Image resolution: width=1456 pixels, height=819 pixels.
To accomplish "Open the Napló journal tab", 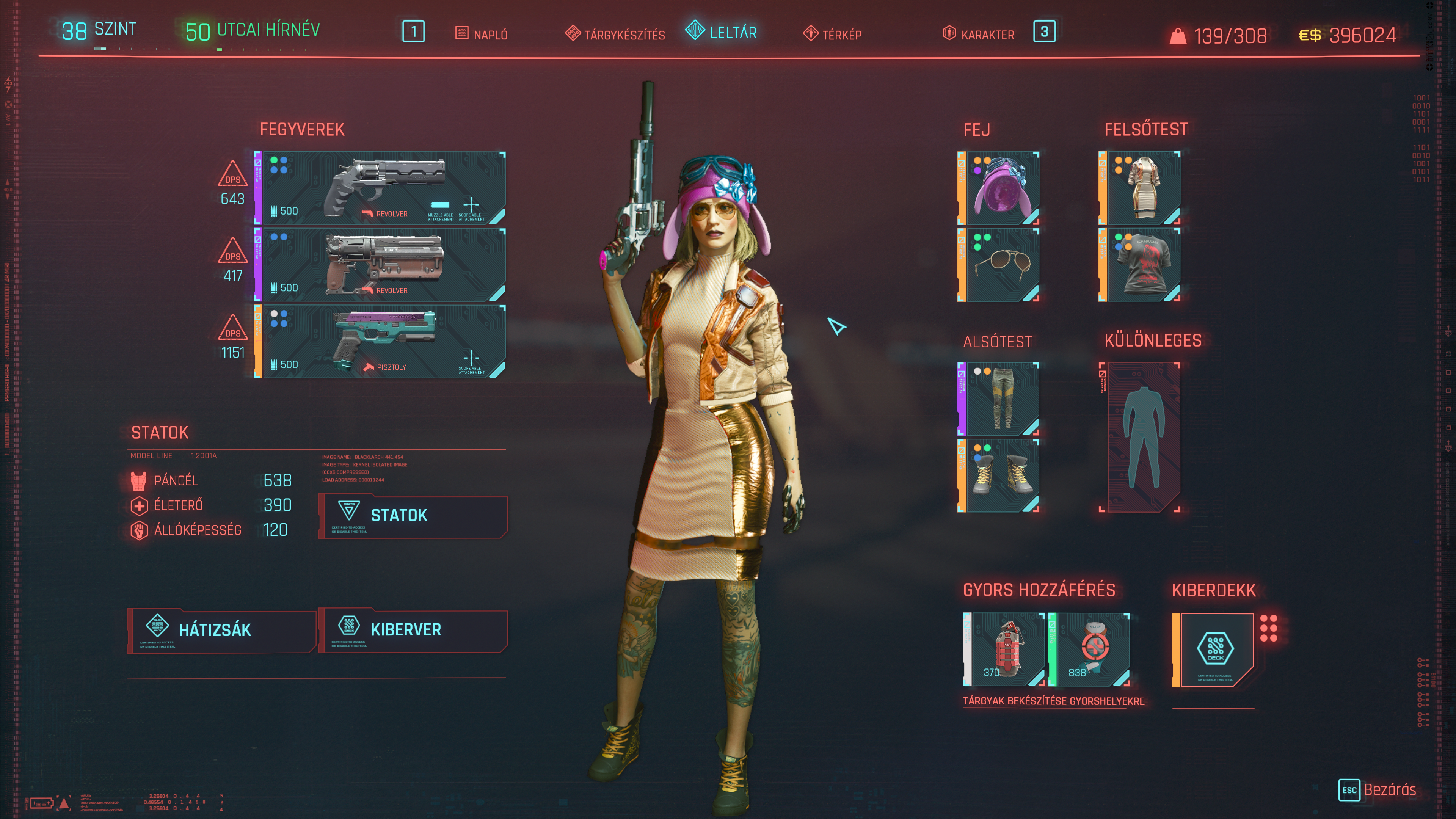I will tap(482, 35).
